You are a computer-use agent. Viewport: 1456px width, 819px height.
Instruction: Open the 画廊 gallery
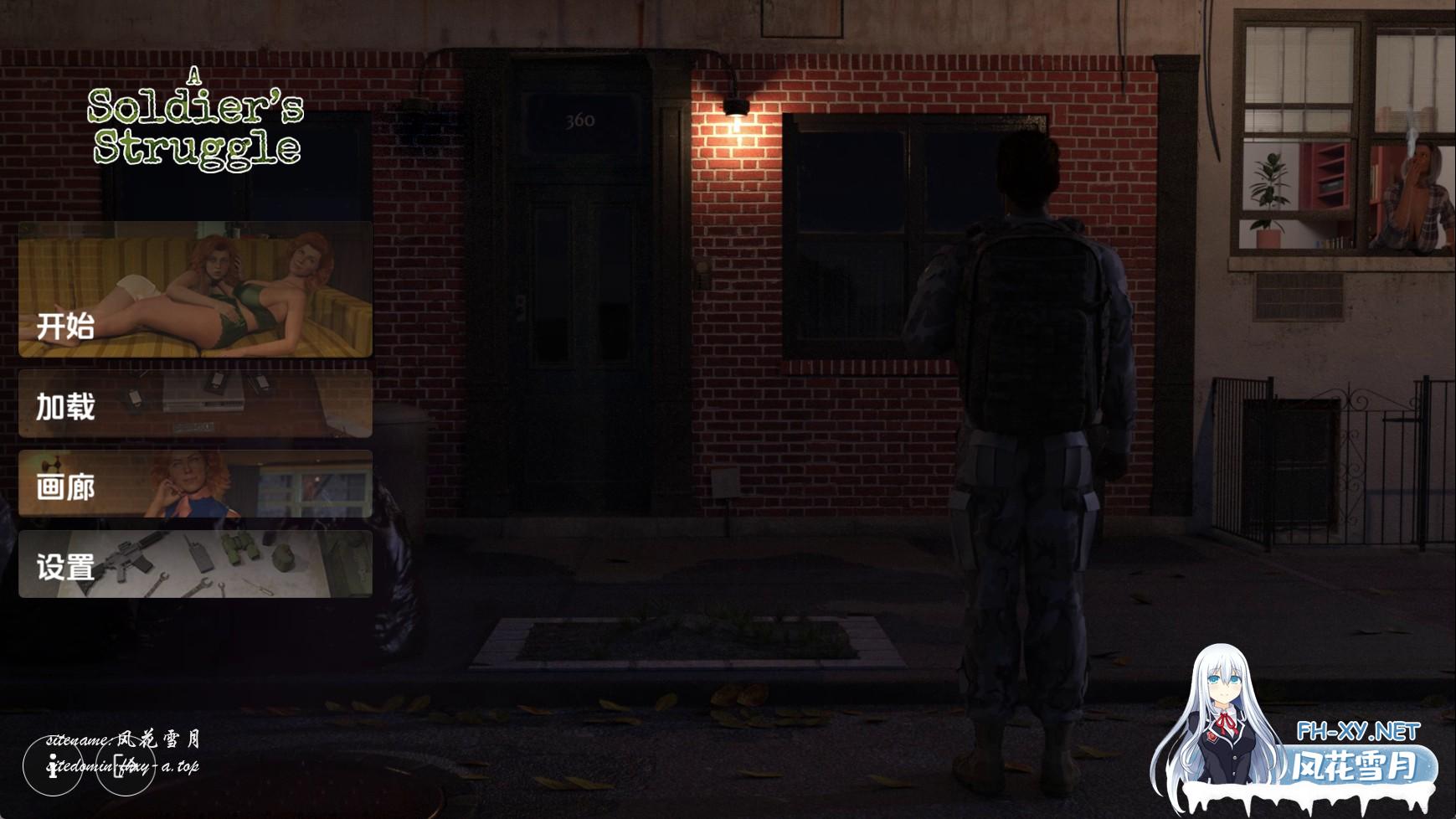coord(195,484)
